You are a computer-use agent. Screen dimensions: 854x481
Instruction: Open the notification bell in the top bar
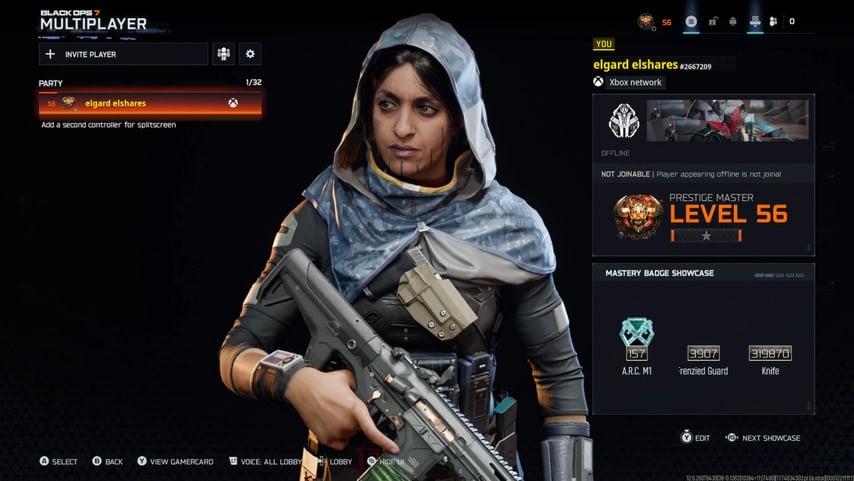[734, 21]
